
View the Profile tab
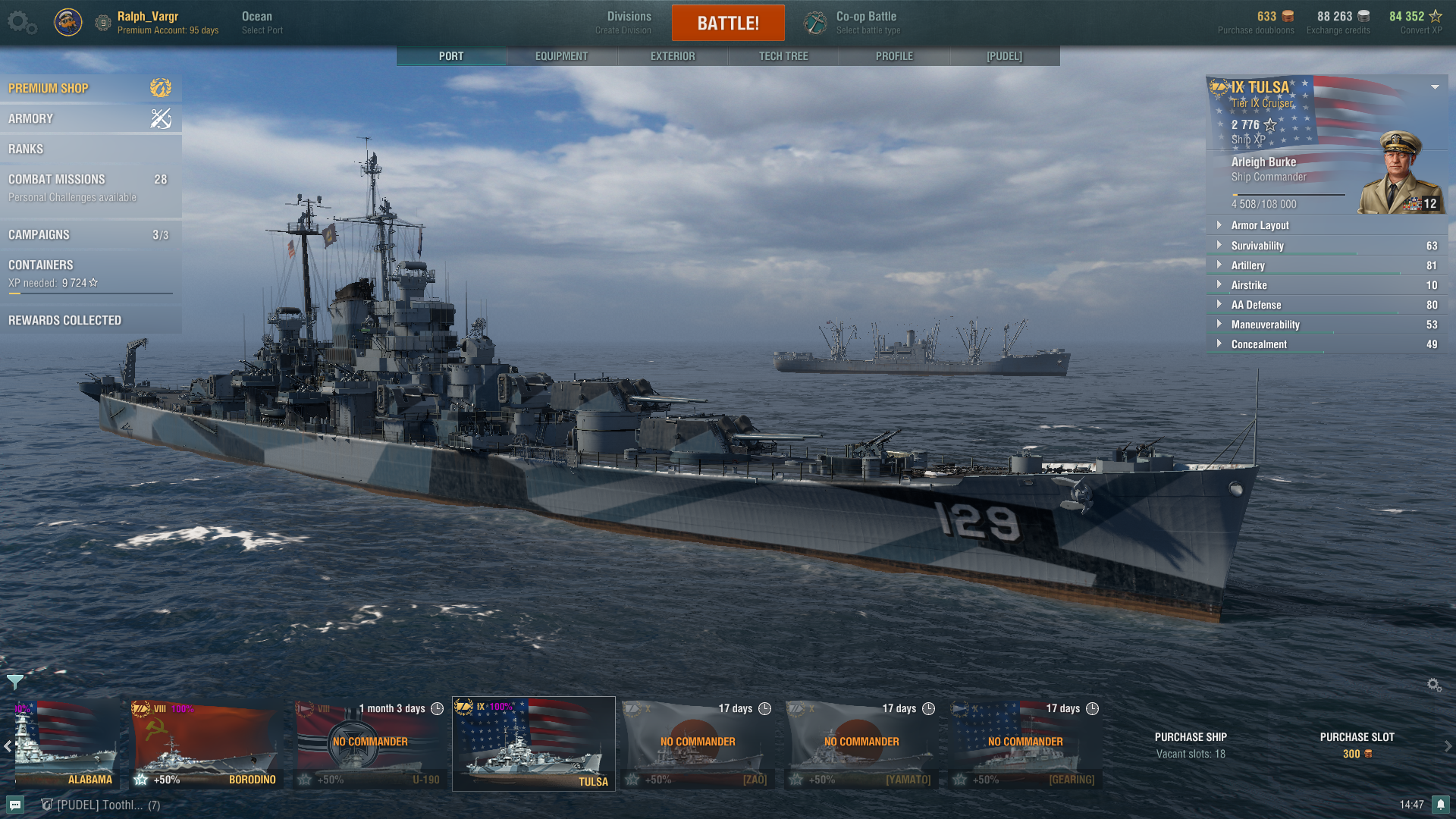coord(894,56)
